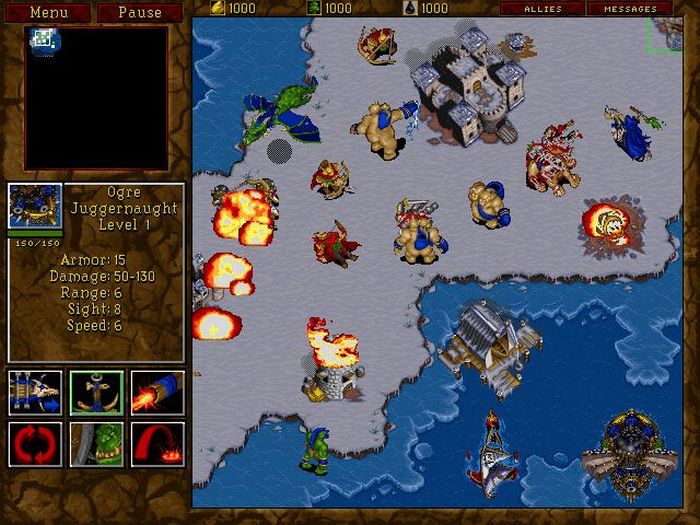Activate the Move ship command
This screenshot has height=525, width=700.
[35, 392]
